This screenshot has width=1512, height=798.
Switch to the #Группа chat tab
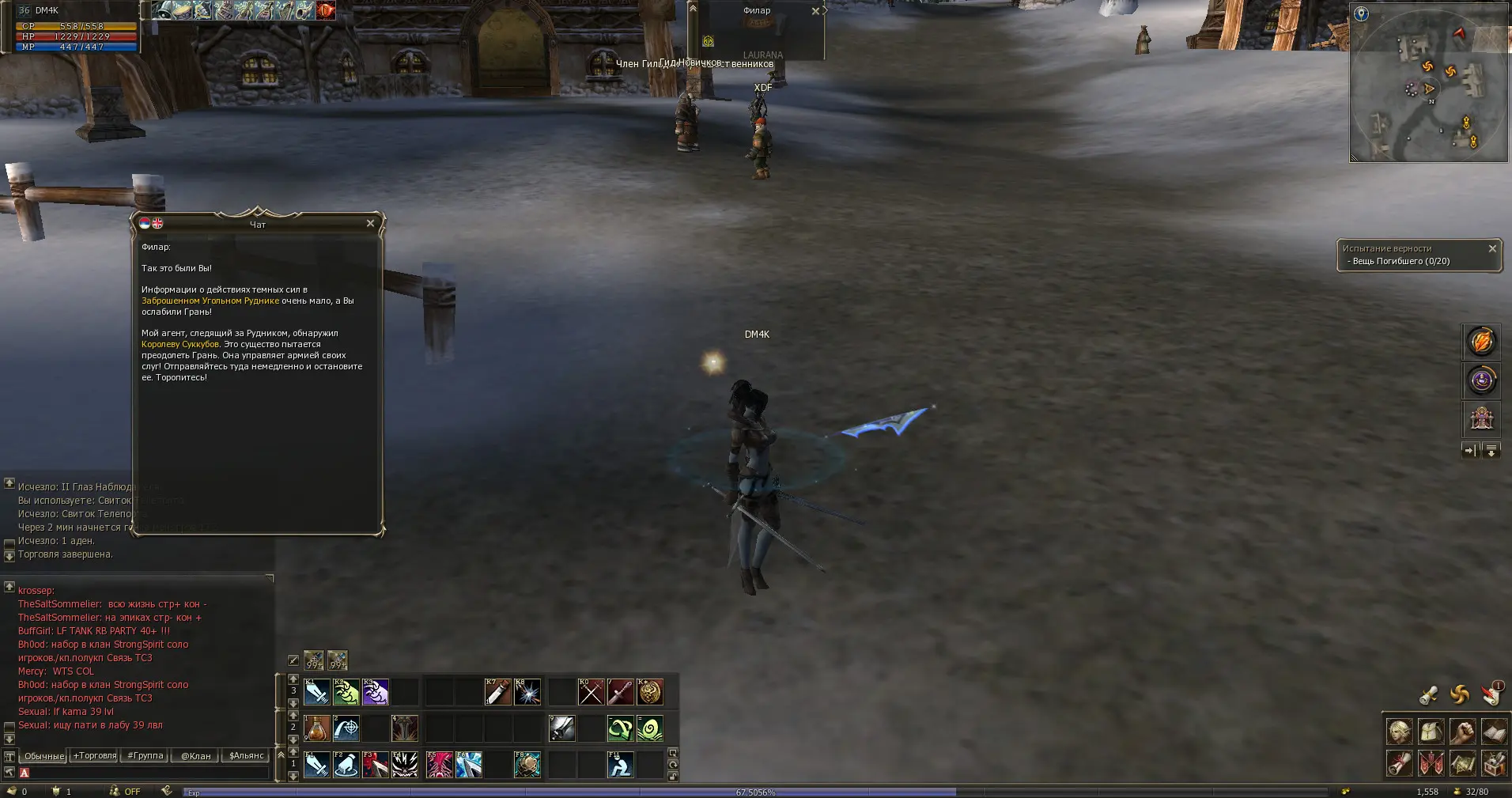pos(146,756)
